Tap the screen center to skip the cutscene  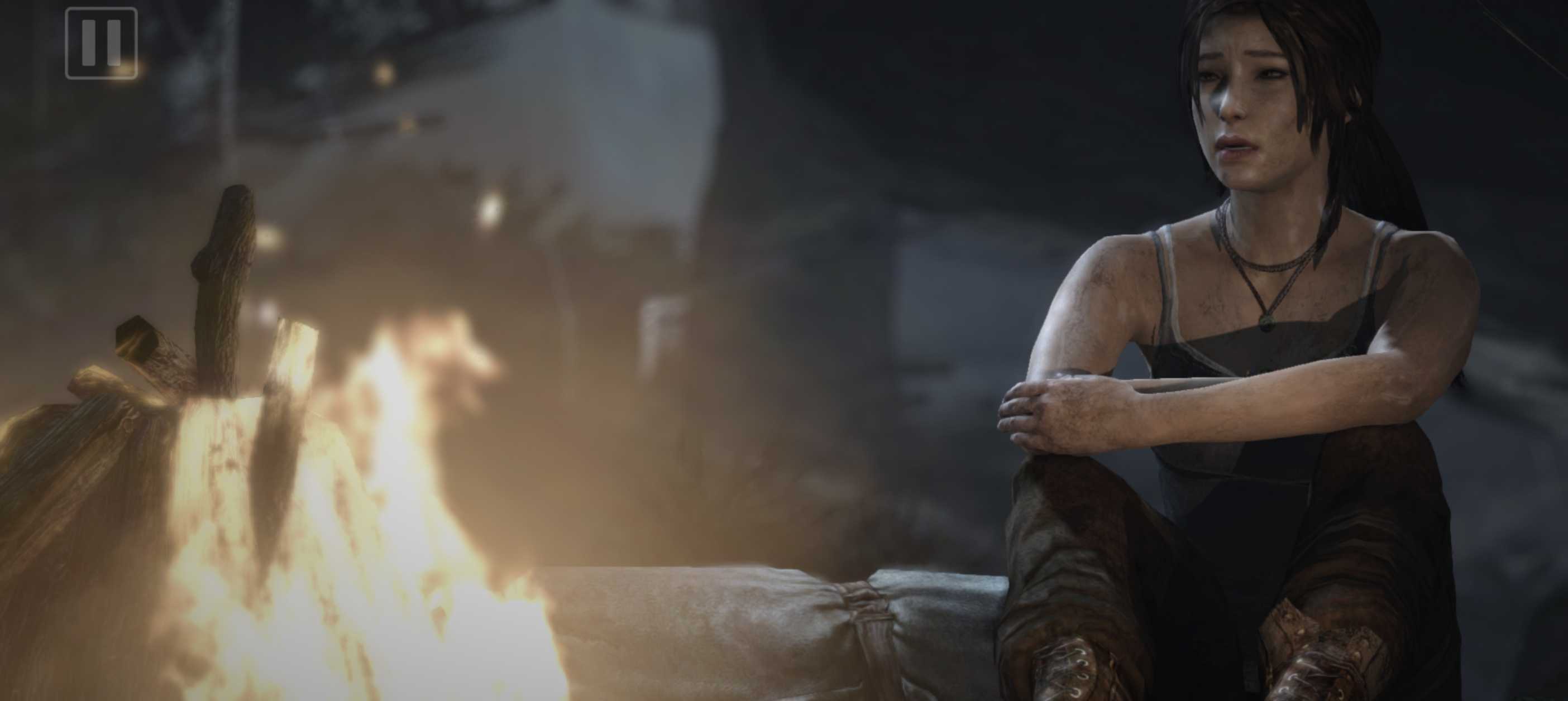[784, 350]
